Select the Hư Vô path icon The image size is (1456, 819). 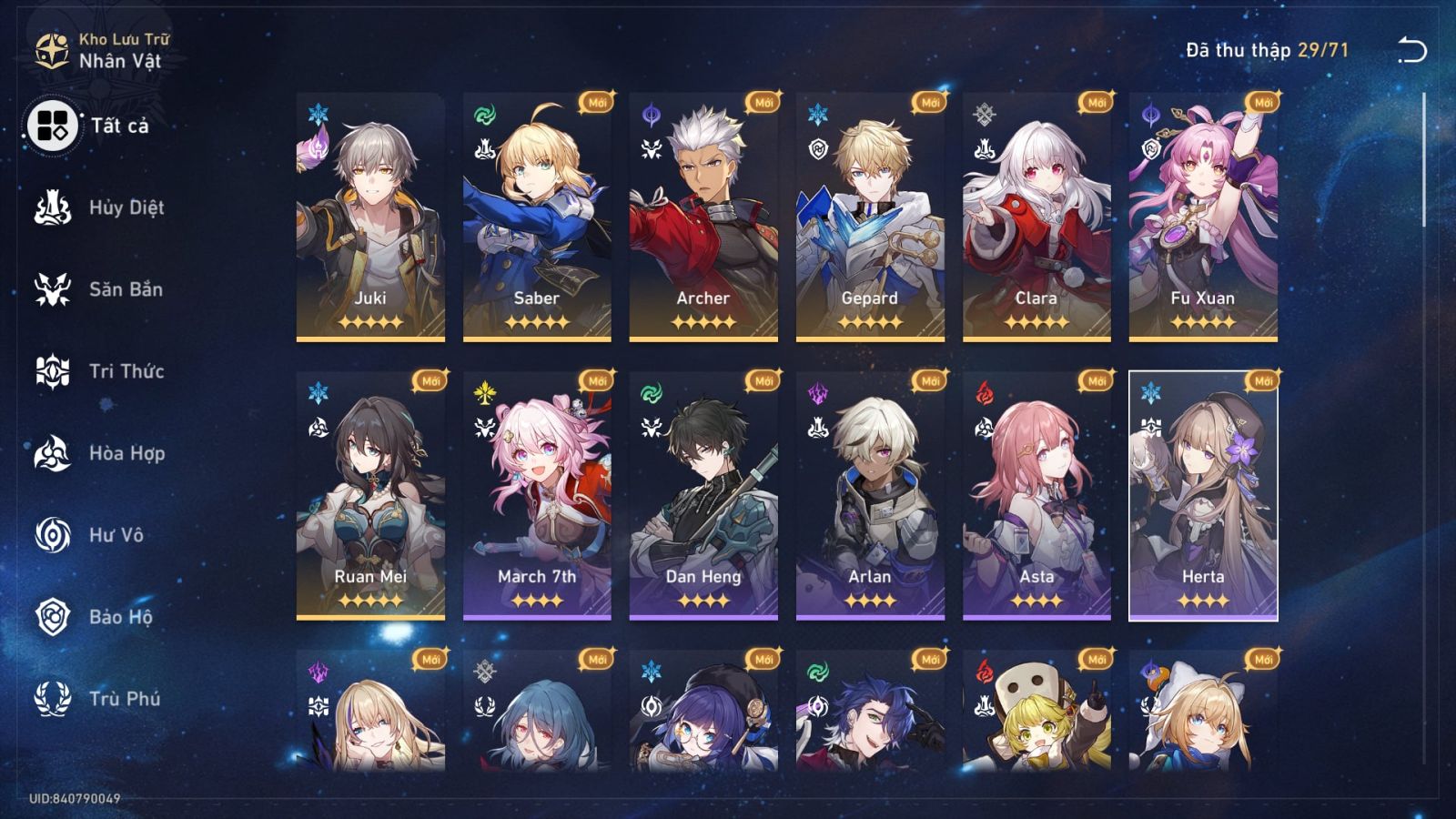tap(52, 535)
